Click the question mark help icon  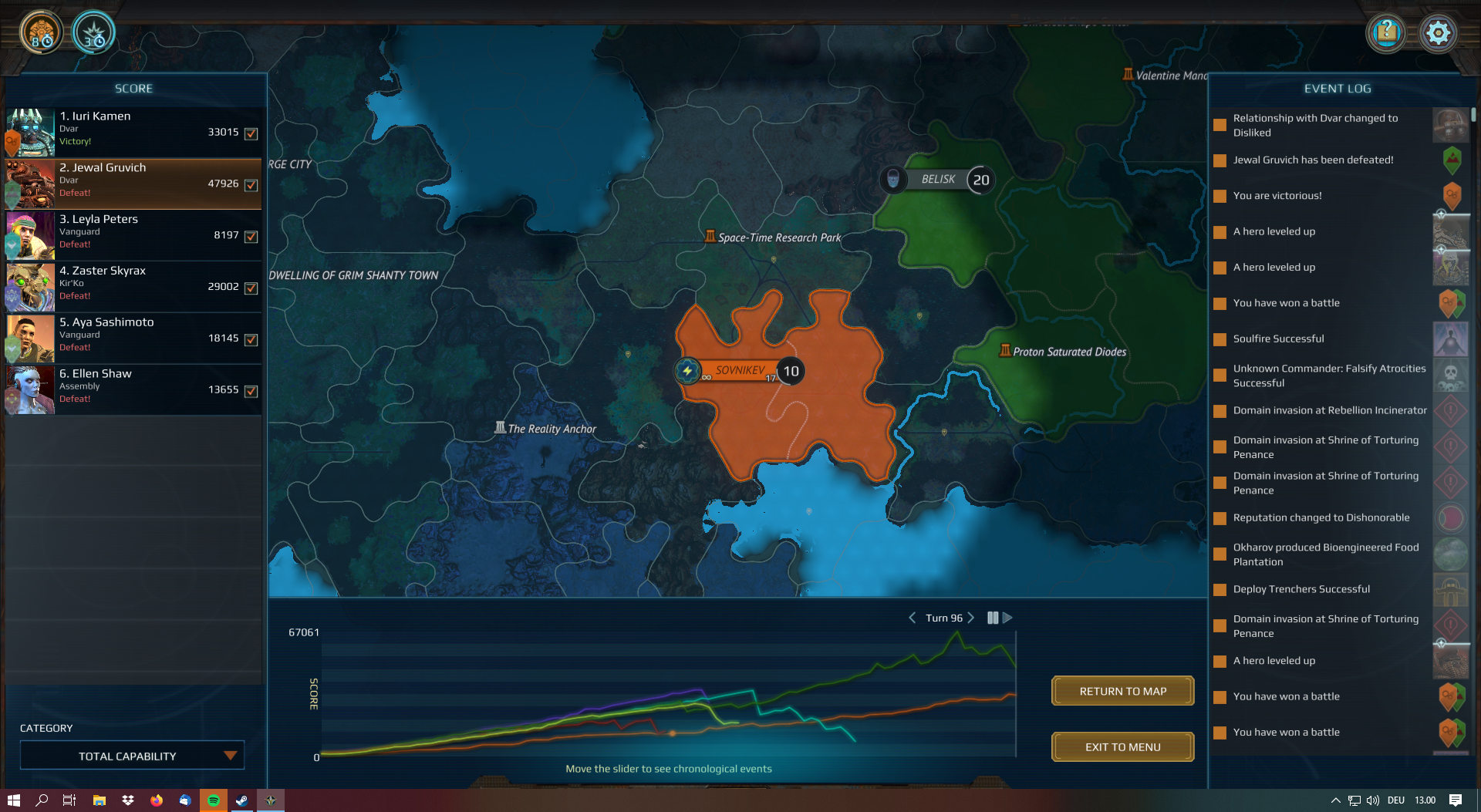(1386, 32)
